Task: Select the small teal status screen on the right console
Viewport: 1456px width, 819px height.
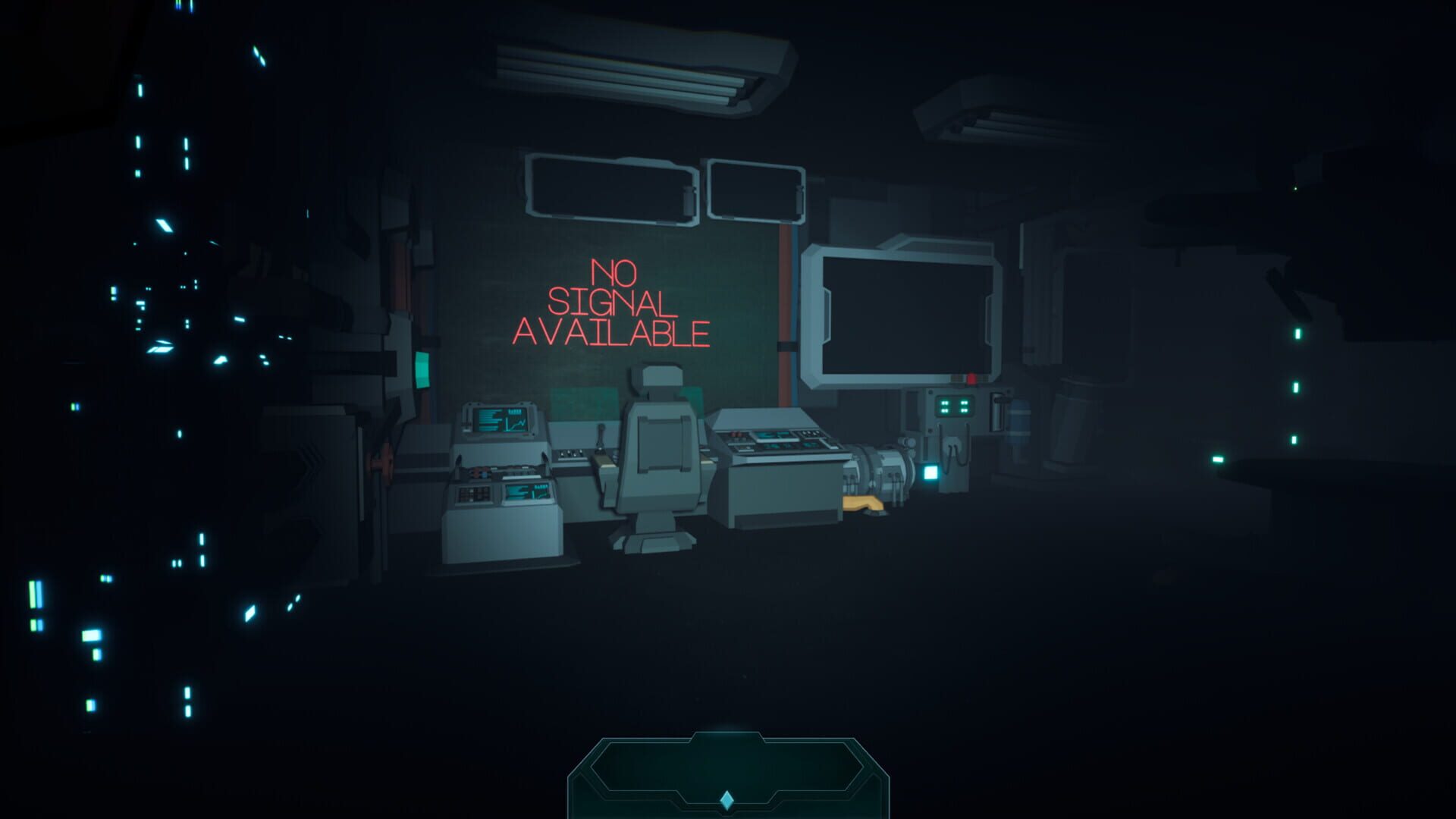Action: coord(771,435)
